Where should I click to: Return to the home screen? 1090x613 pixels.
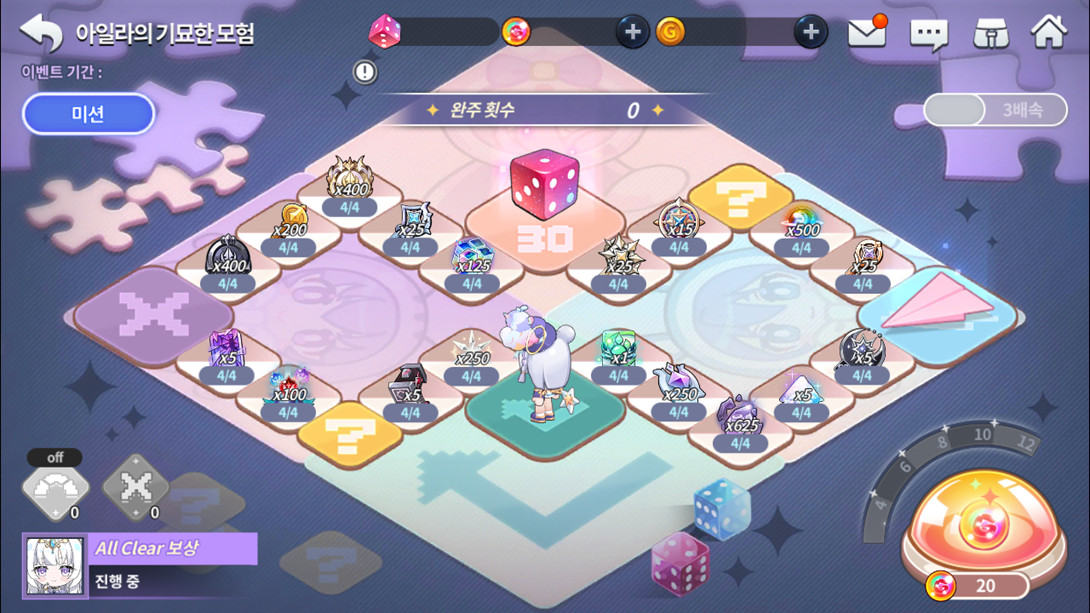pos(1048,33)
